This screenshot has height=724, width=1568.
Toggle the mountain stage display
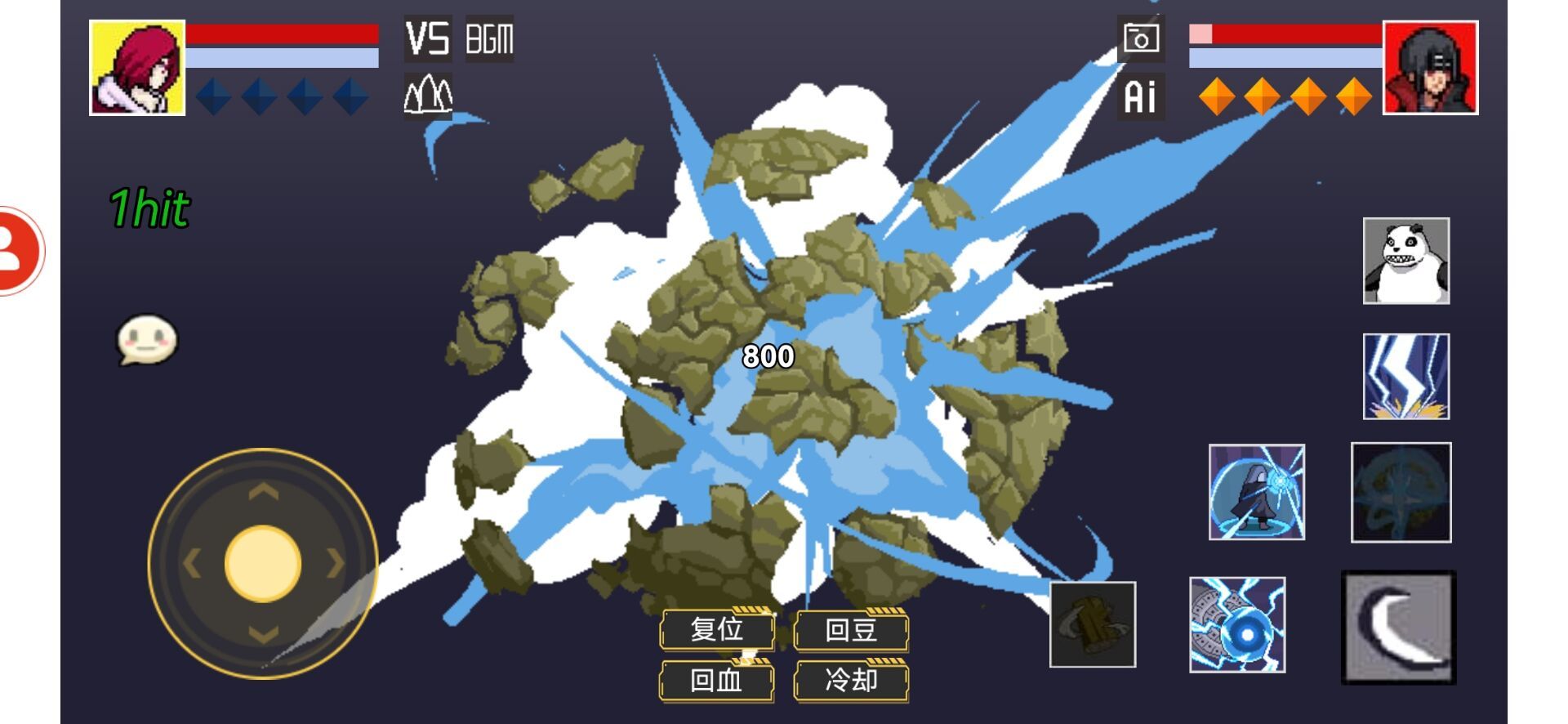tap(428, 94)
